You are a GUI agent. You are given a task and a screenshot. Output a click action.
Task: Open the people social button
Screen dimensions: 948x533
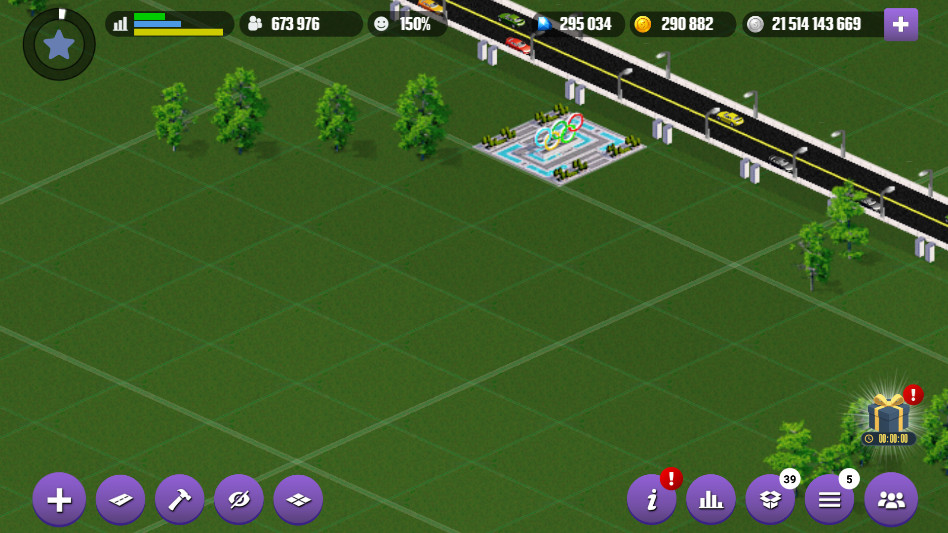point(890,498)
